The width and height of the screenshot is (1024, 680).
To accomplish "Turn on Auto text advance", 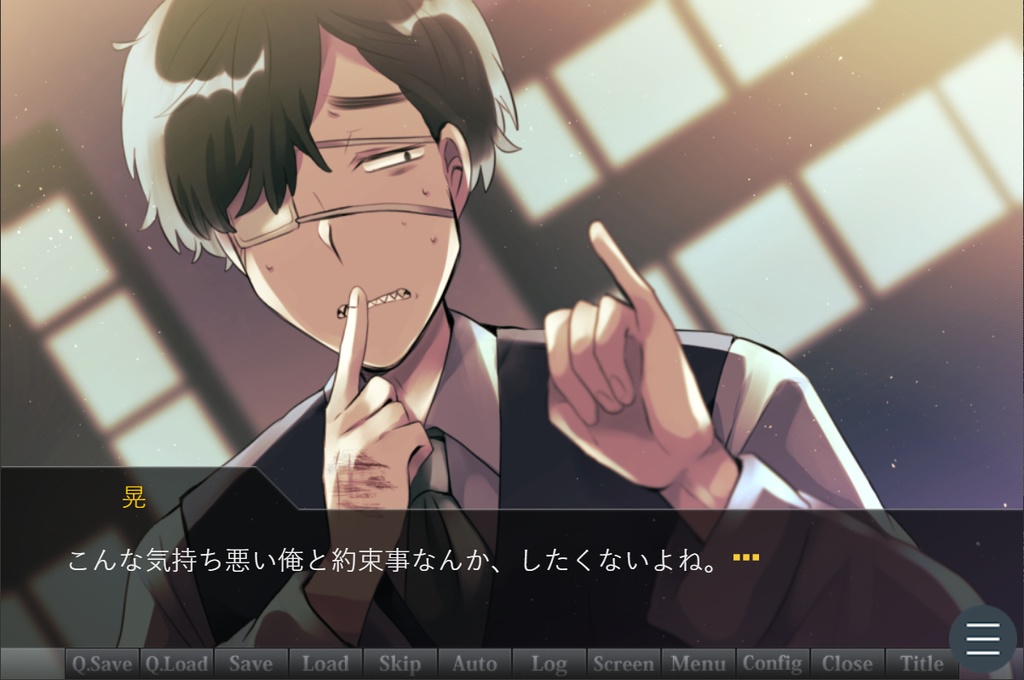I will (x=474, y=663).
